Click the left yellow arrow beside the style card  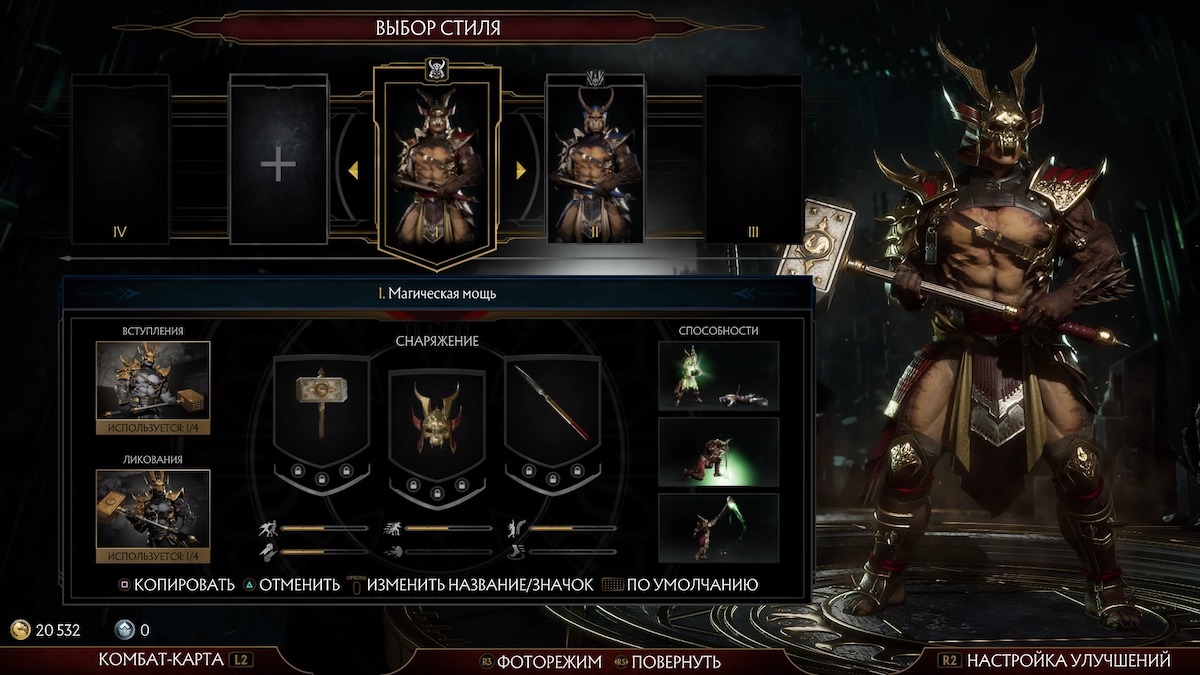coord(353,171)
